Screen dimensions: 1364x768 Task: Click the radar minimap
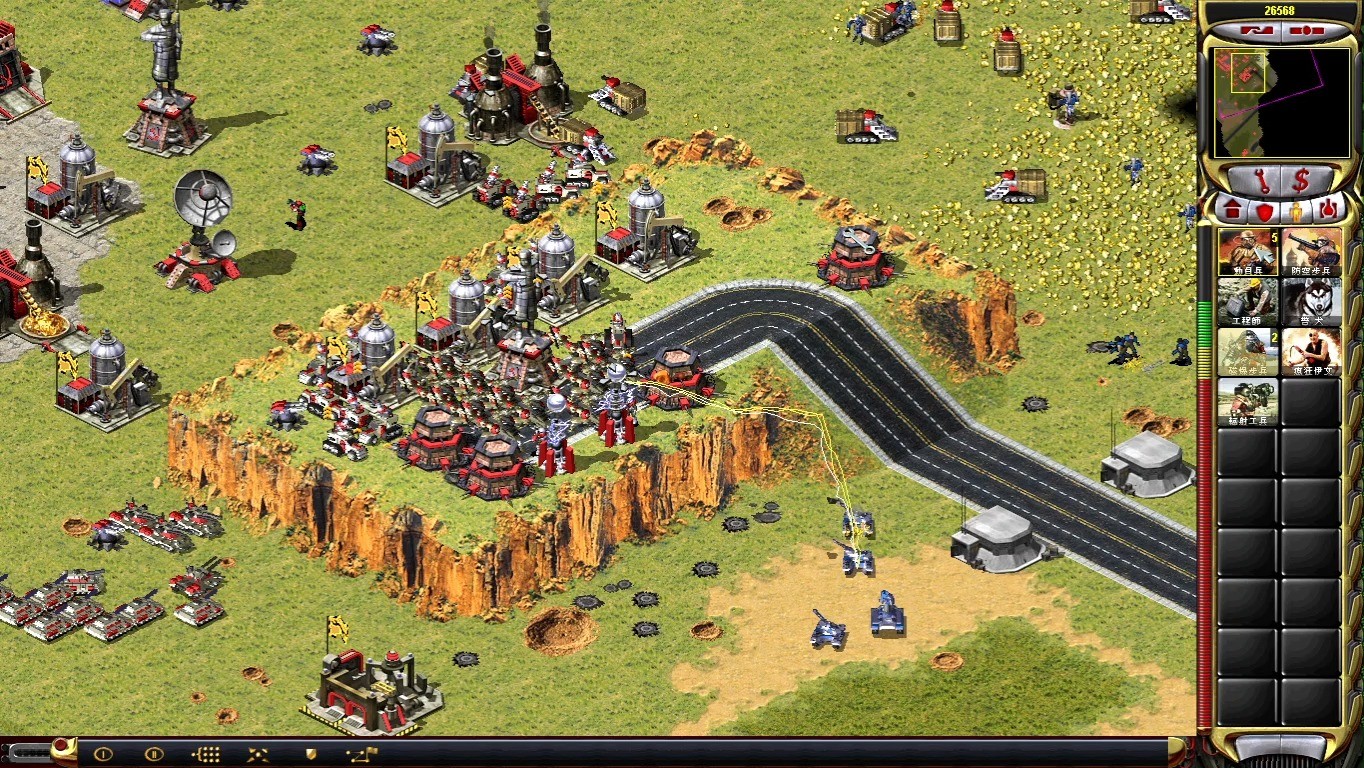coord(1279,101)
